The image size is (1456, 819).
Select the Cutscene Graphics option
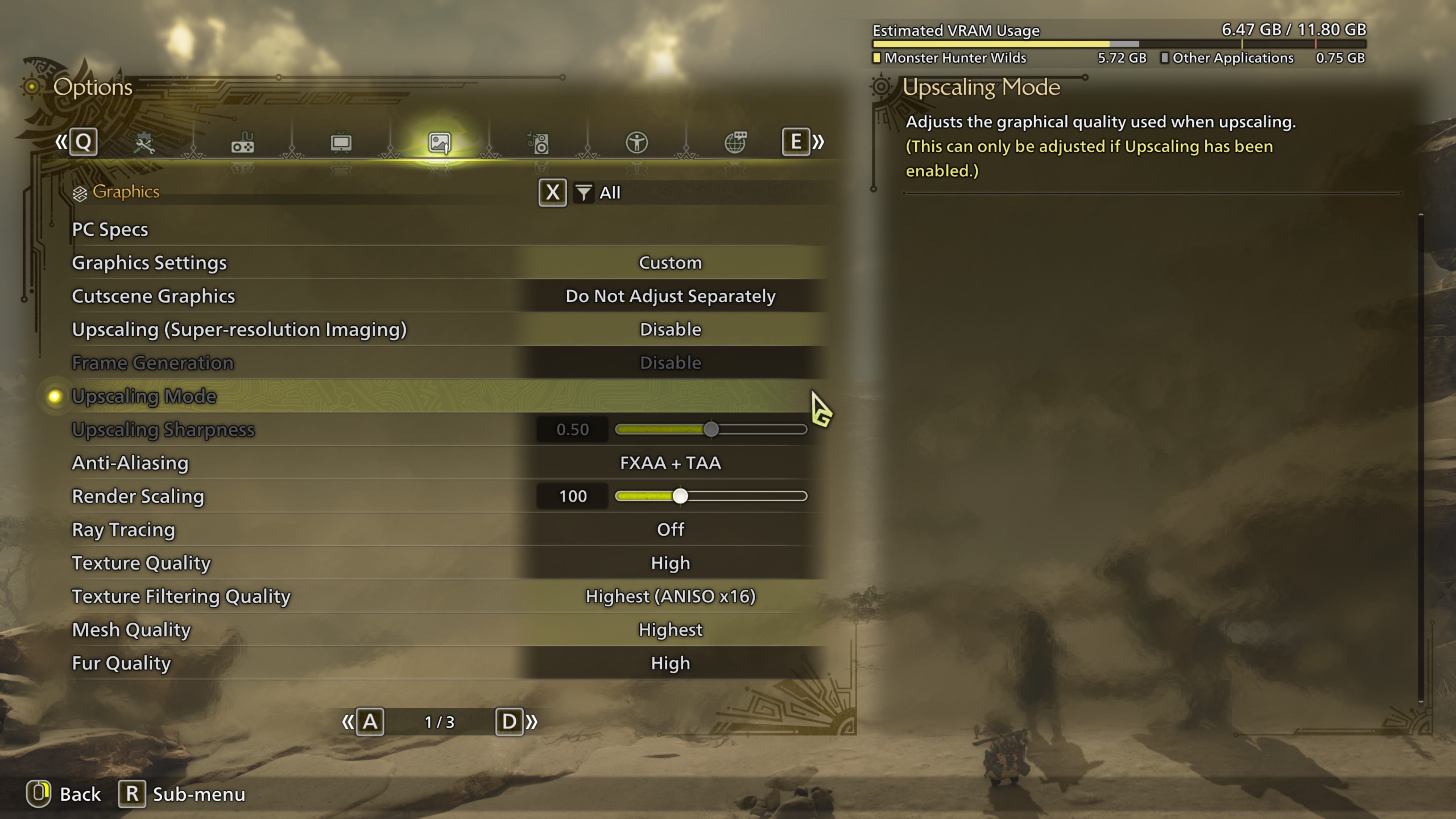[670, 296]
